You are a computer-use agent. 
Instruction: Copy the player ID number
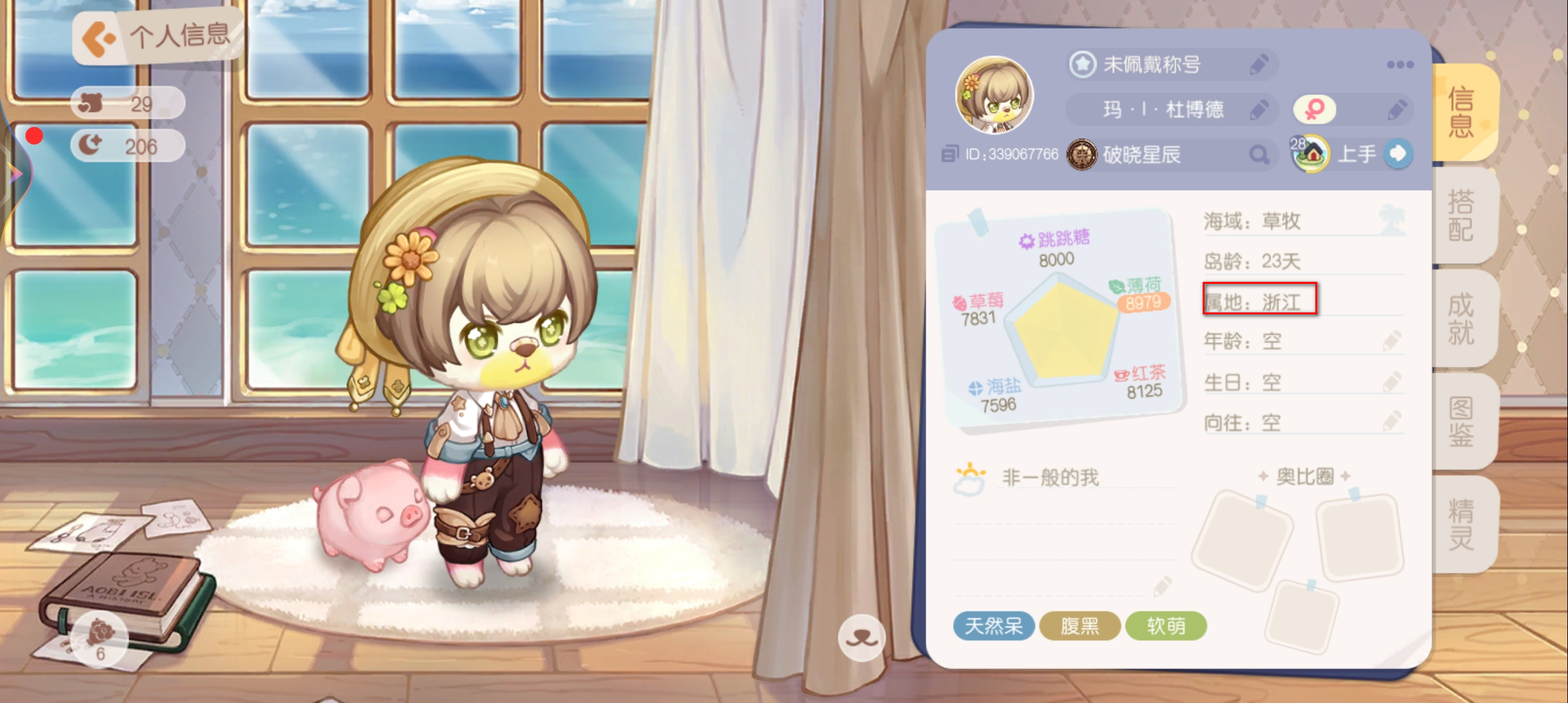[x=950, y=154]
